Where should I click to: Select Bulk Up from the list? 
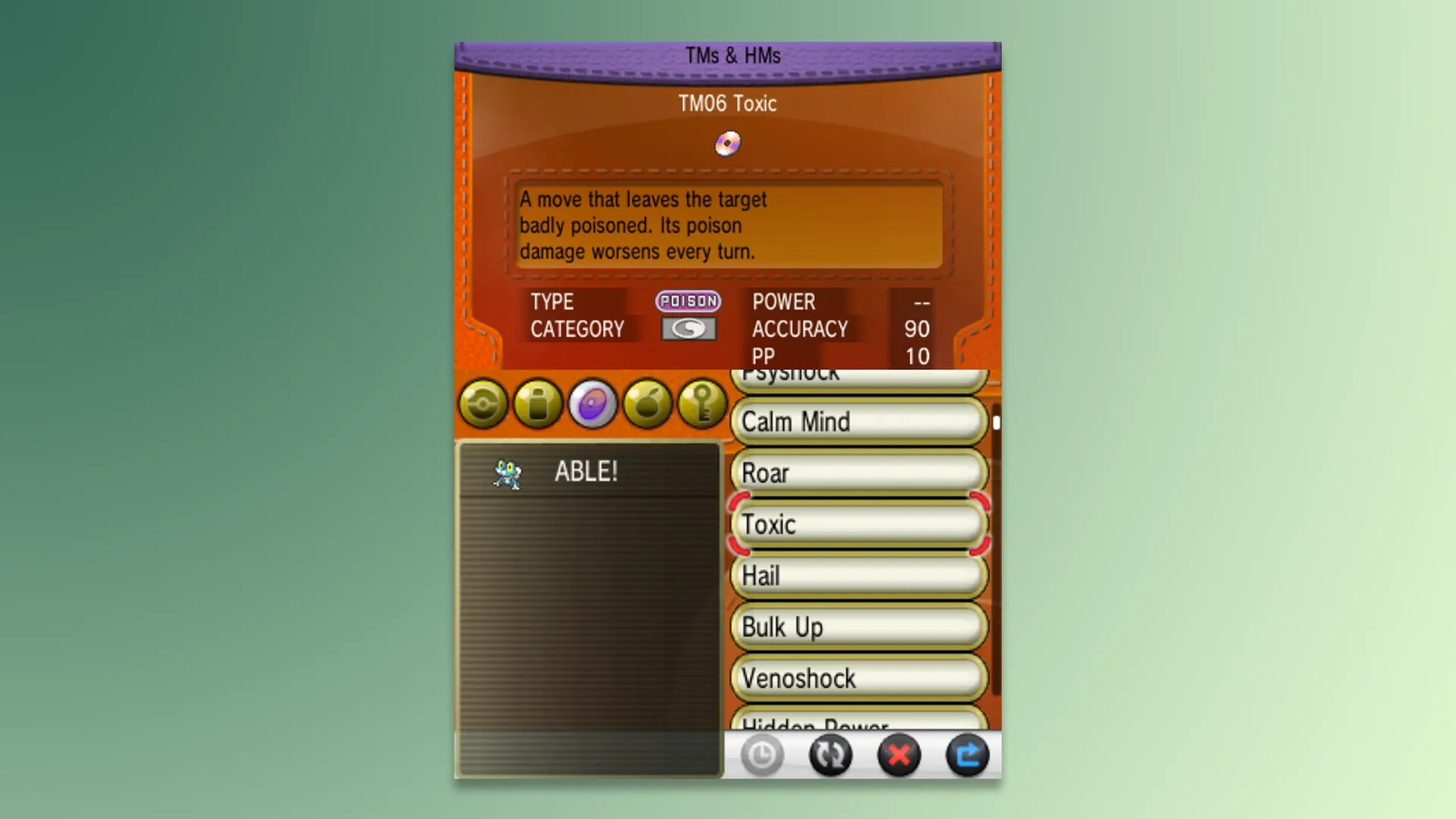point(857,627)
